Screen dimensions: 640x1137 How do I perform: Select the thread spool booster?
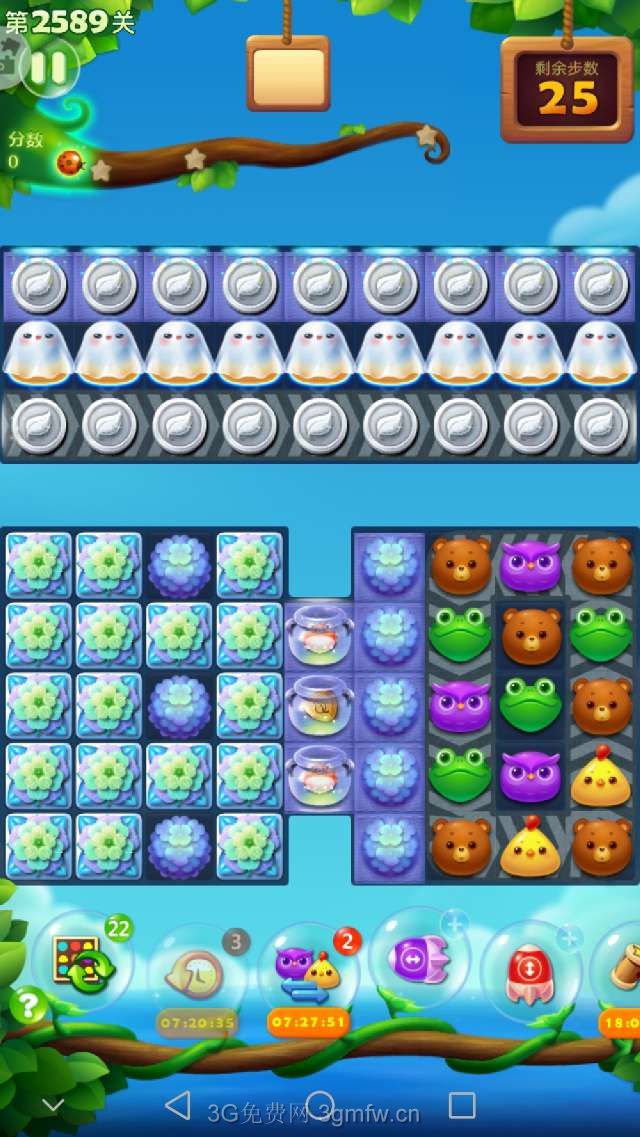pyautogui.click(x=622, y=966)
